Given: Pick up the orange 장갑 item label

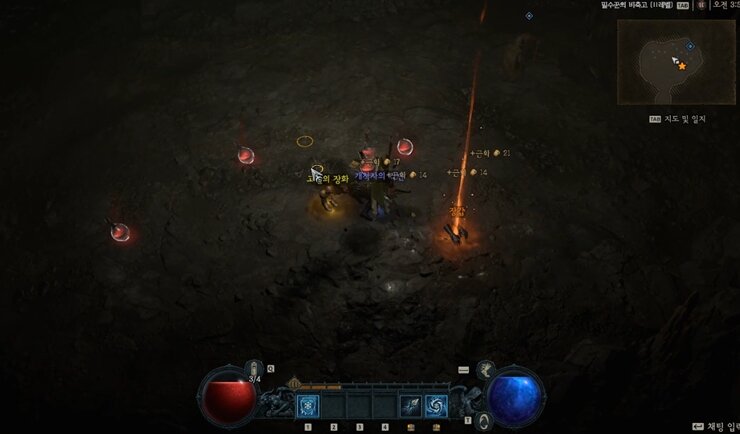Looking at the screenshot, I should coord(458,212).
